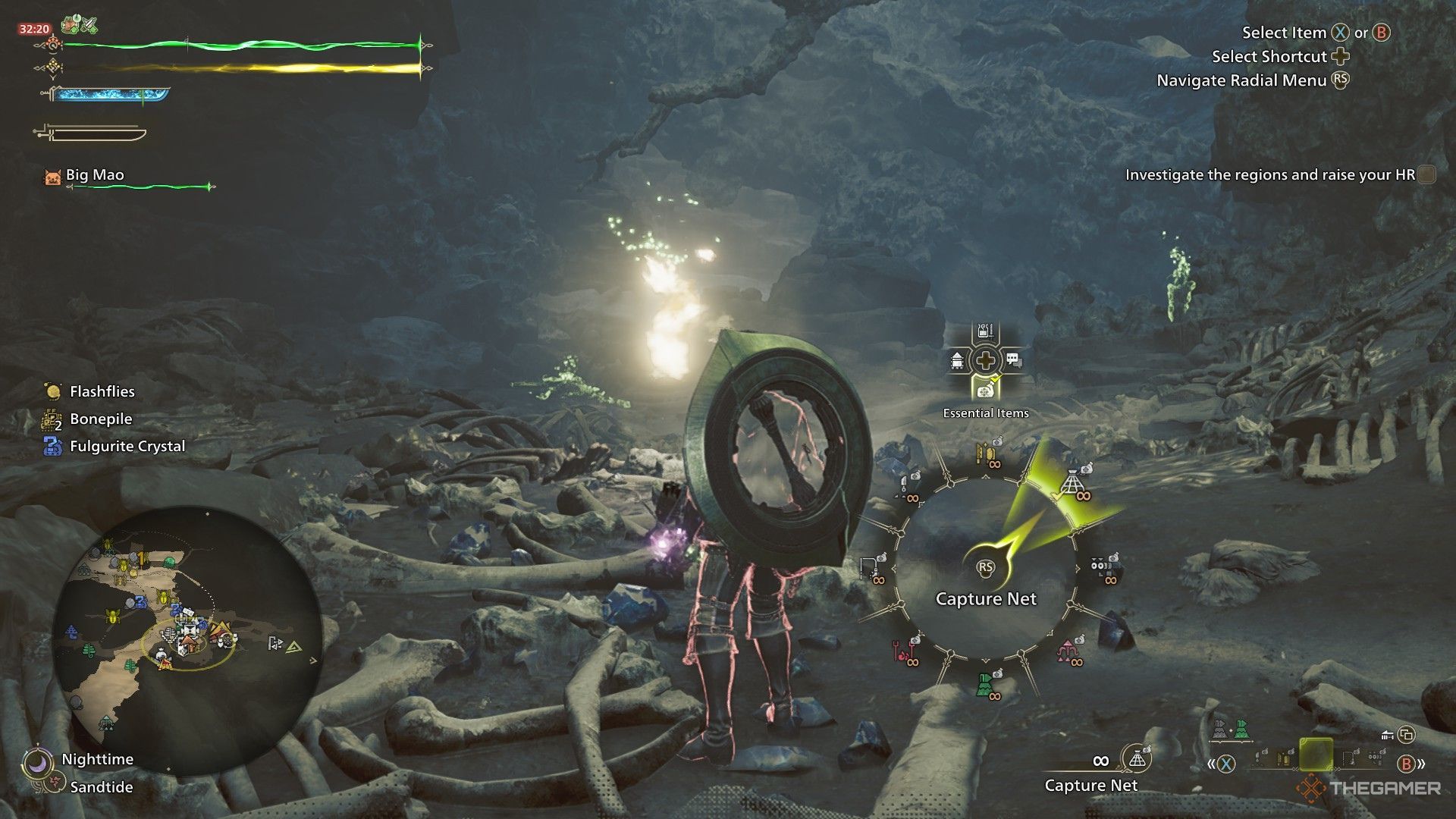Select the Fulgurite Crystal entry
This screenshot has width=1456, height=819.
tap(127, 447)
